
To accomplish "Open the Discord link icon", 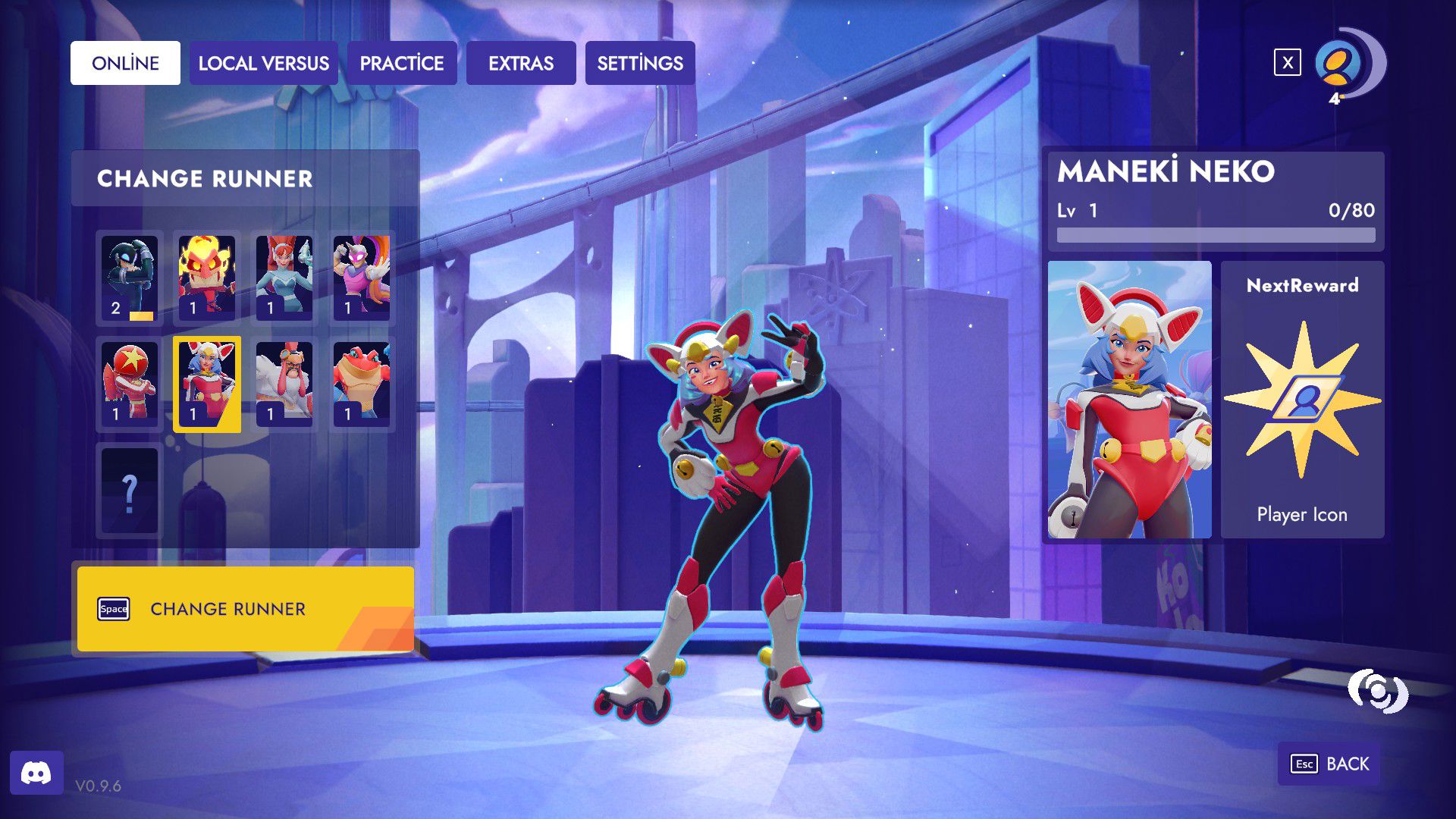I will tap(36, 773).
